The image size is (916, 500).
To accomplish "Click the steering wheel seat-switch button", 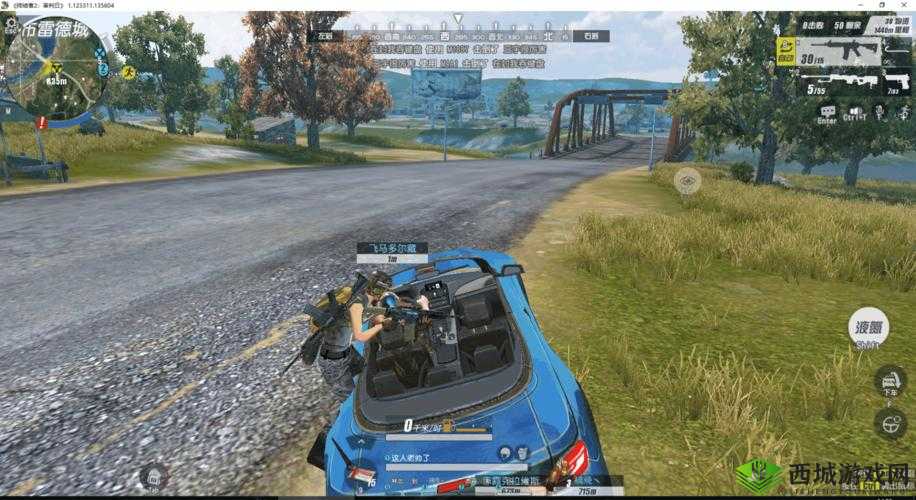I will pos(889,423).
